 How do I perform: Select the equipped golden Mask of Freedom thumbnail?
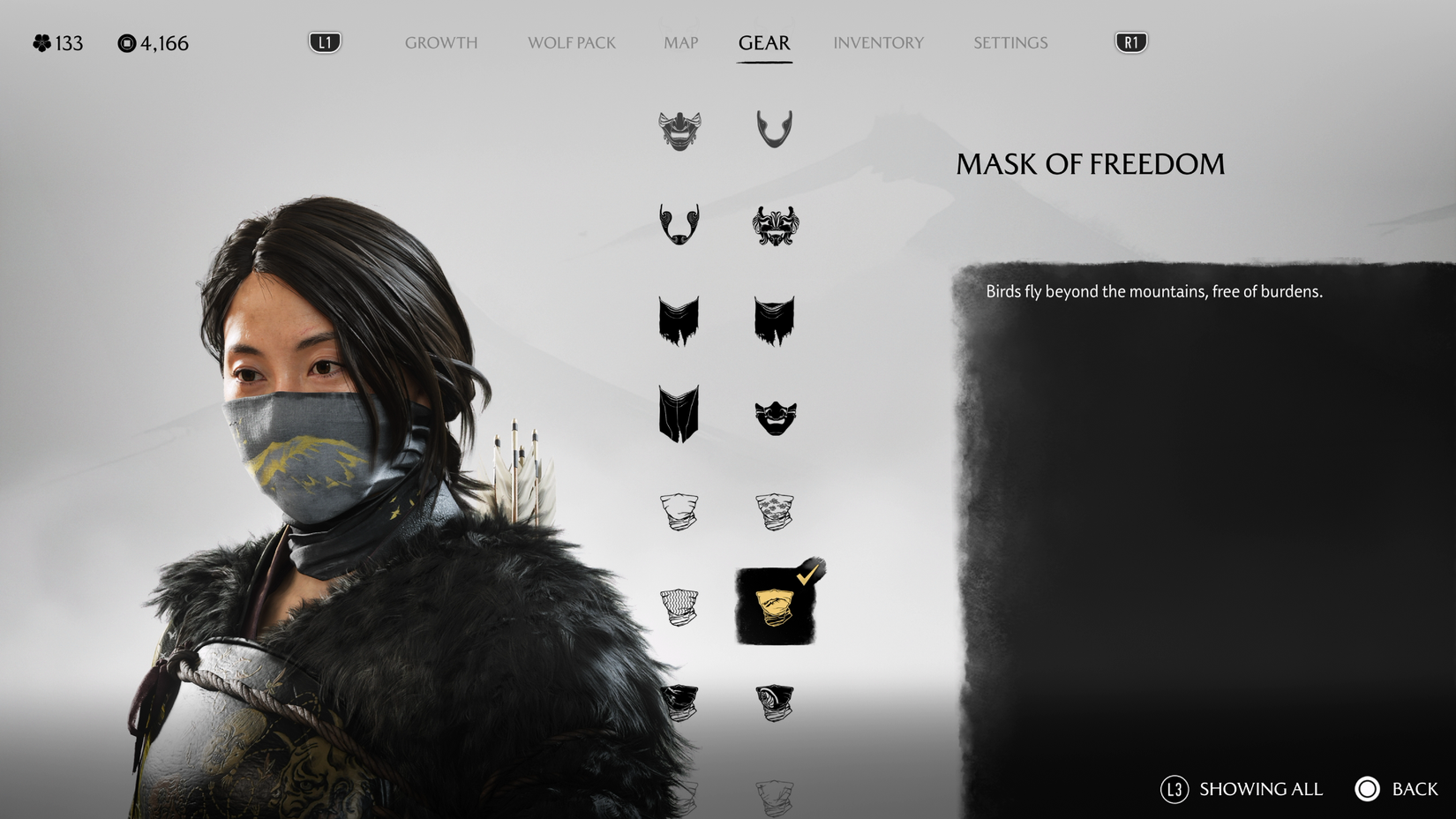[x=775, y=609]
